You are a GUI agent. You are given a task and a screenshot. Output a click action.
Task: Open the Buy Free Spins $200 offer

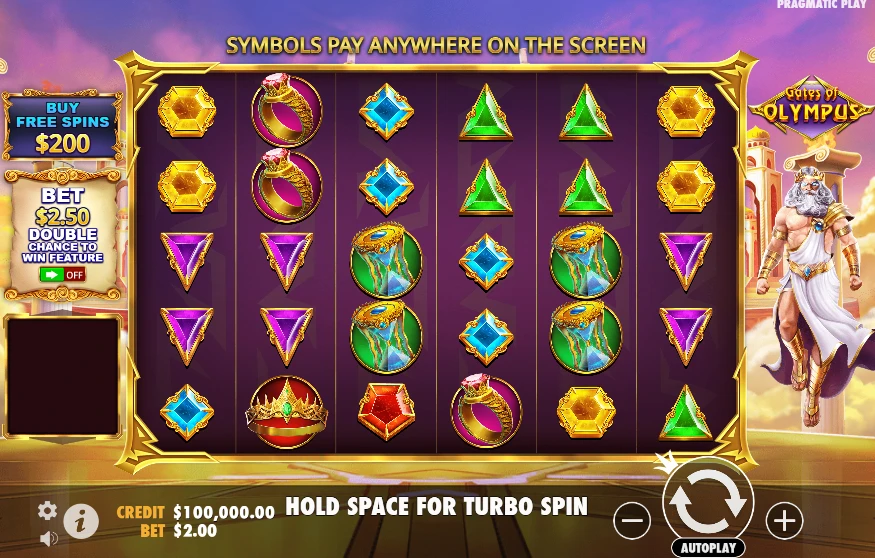point(62,127)
